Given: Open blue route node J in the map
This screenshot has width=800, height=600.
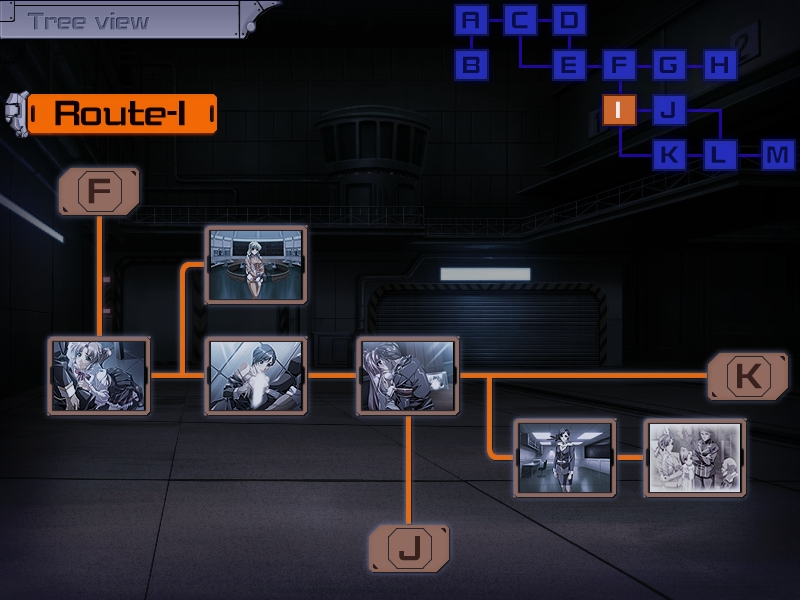Looking at the screenshot, I should tap(668, 110).
